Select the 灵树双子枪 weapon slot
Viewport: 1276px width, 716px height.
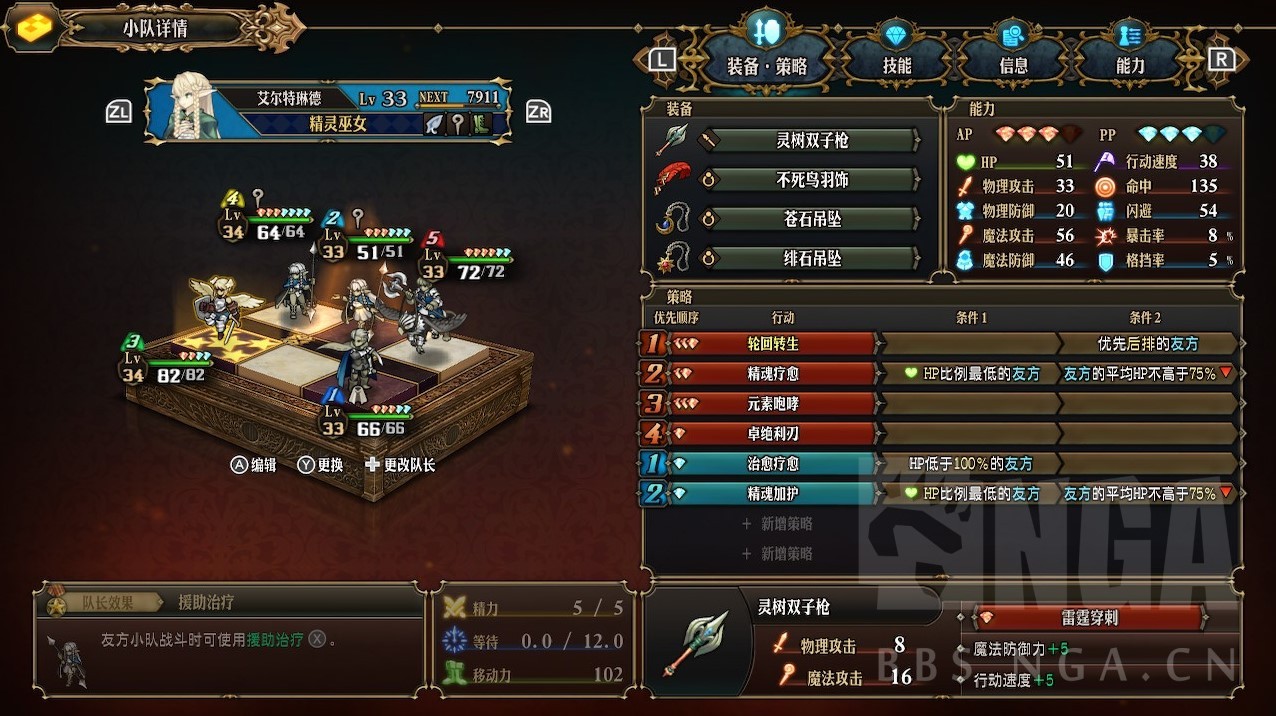coord(811,140)
